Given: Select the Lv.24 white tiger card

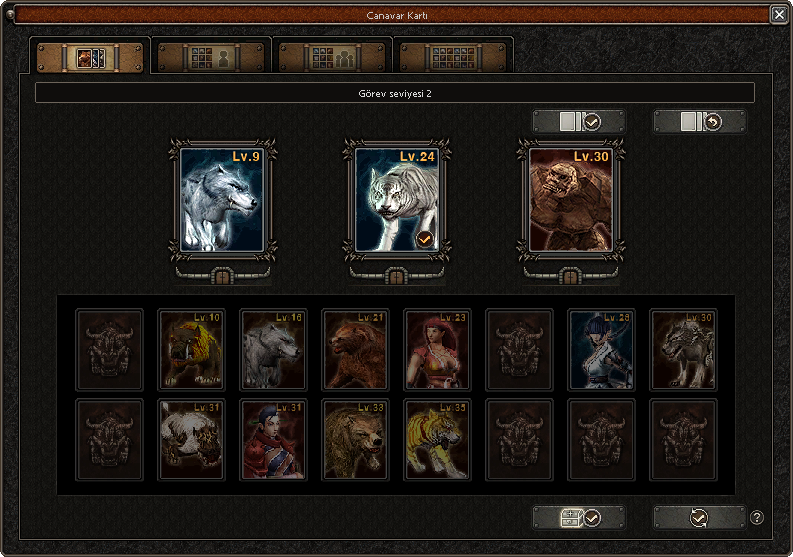Looking at the screenshot, I should tap(396, 199).
